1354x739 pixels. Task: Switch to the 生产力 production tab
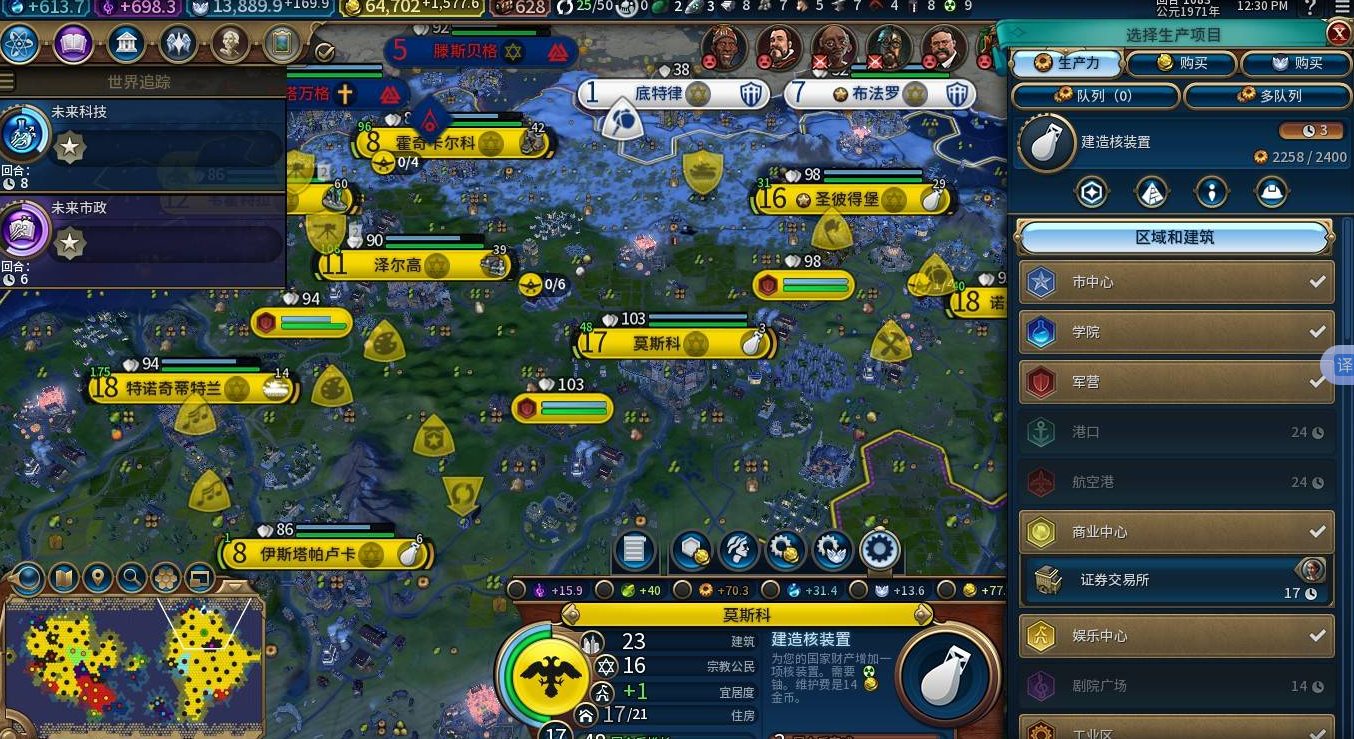point(1066,63)
